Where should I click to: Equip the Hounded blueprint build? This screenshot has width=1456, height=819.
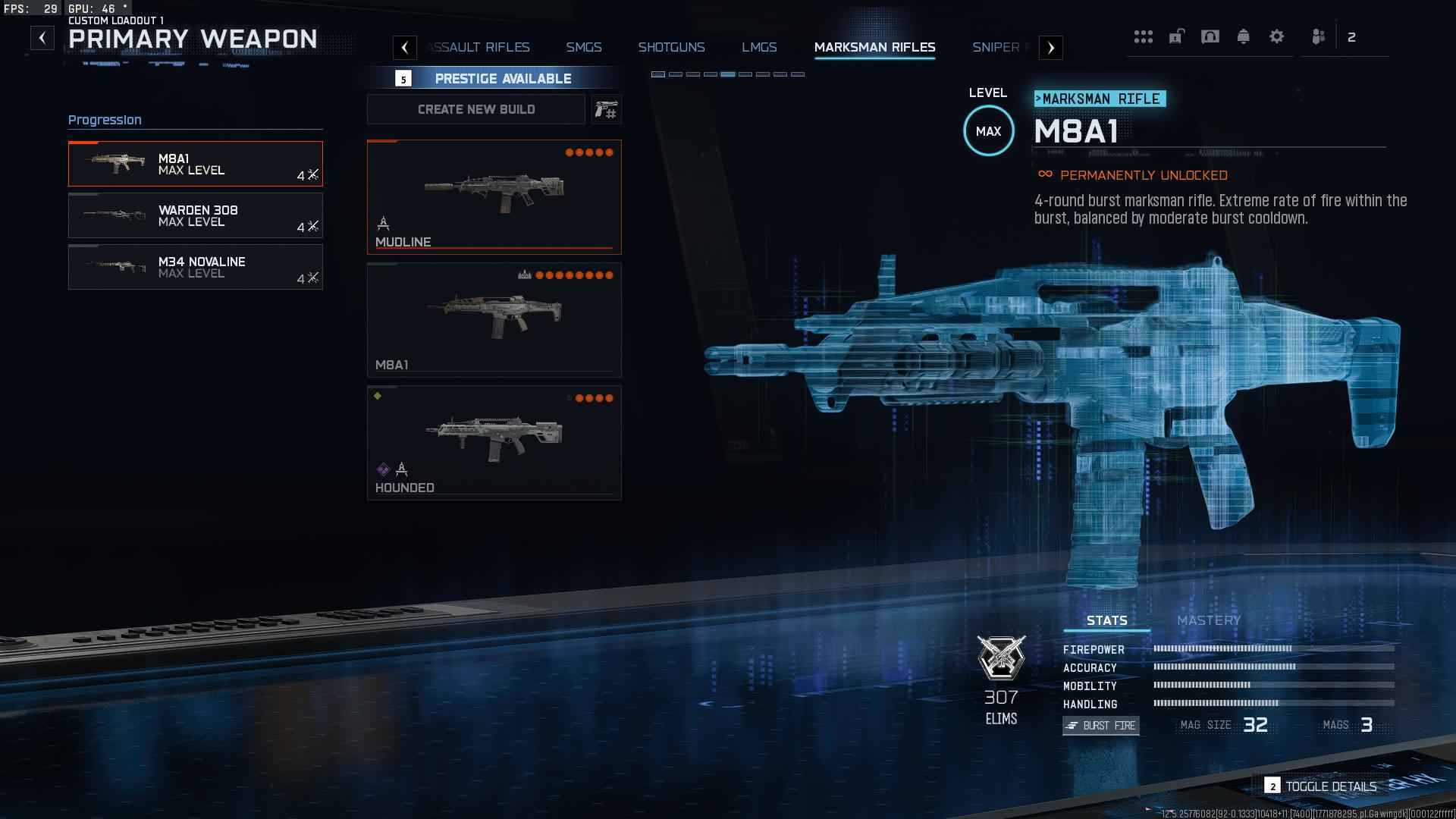pyautogui.click(x=494, y=442)
